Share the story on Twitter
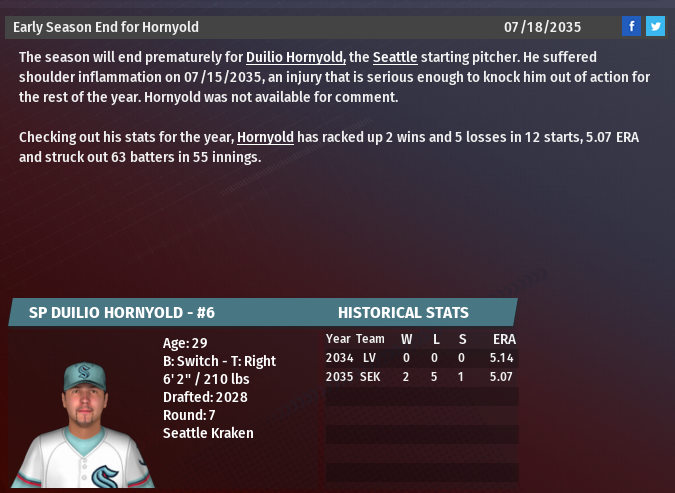675x493 pixels. coord(655,26)
